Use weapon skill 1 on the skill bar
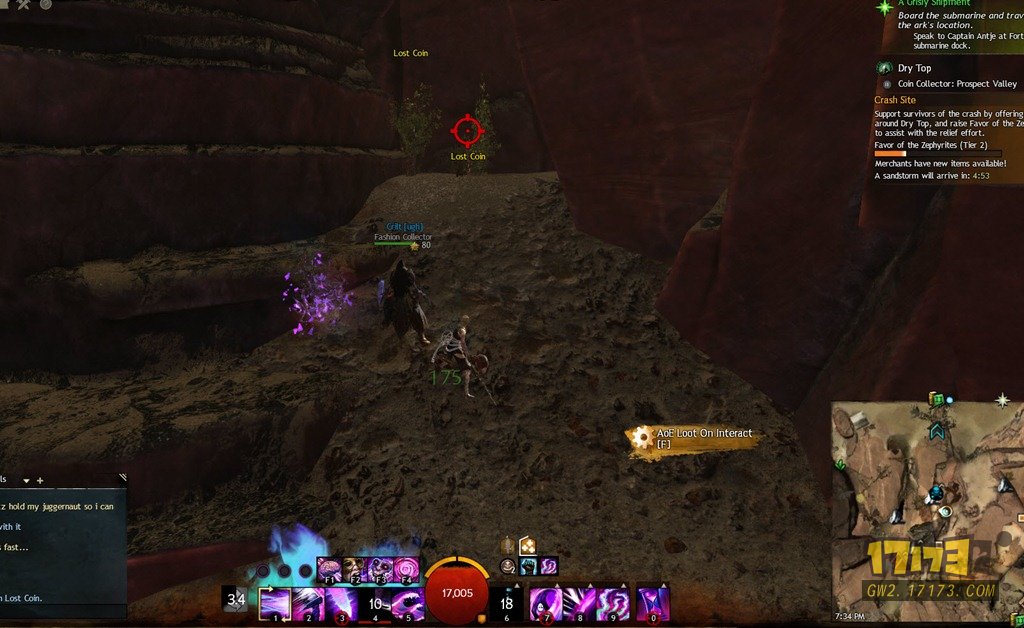 (x=274, y=604)
